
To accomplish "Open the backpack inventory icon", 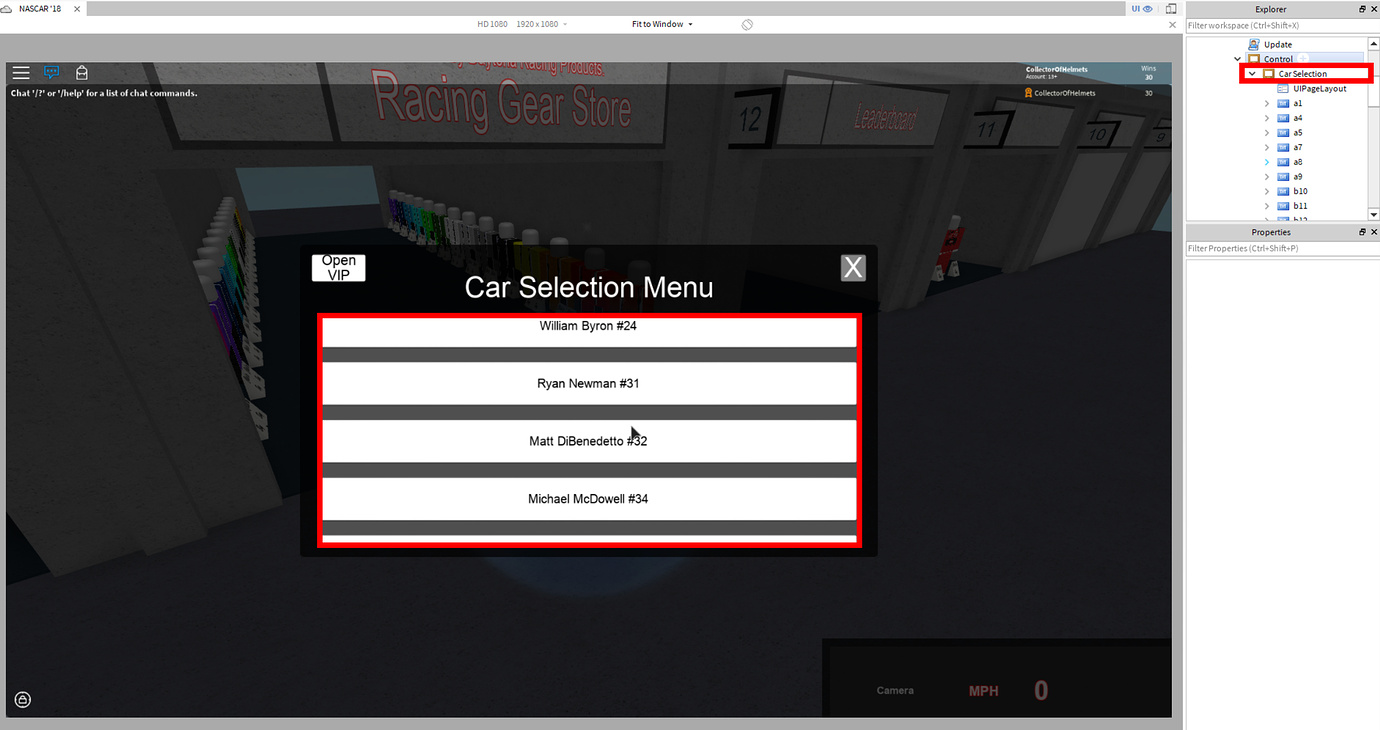I will point(81,72).
